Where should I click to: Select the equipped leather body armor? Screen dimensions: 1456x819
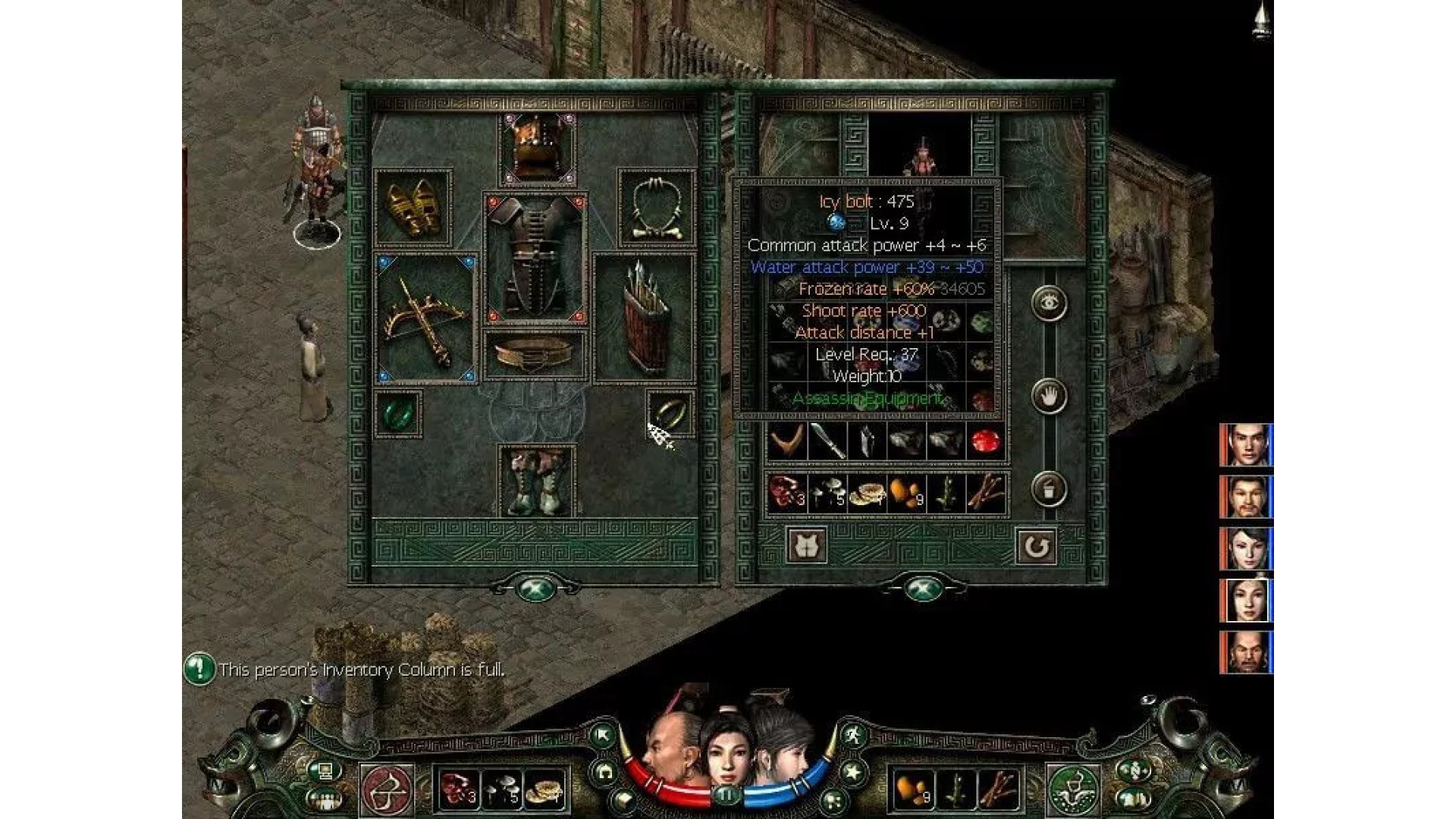pyautogui.click(x=536, y=259)
